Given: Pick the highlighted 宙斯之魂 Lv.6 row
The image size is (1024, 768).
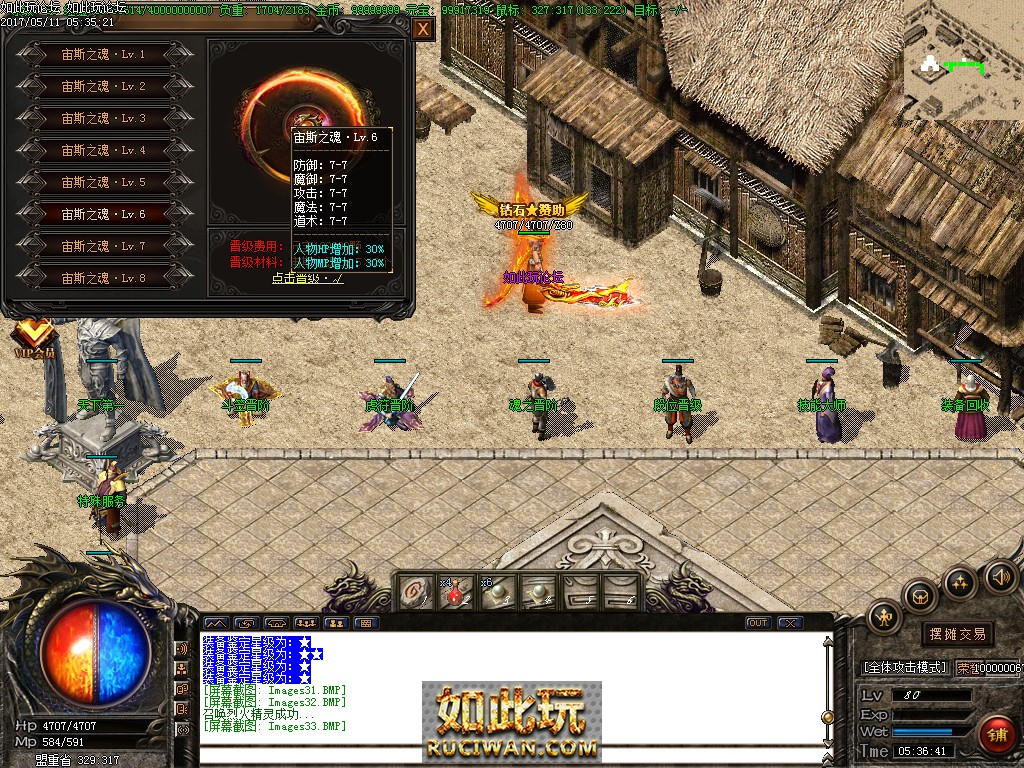Looking at the screenshot, I should pos(104,214).
